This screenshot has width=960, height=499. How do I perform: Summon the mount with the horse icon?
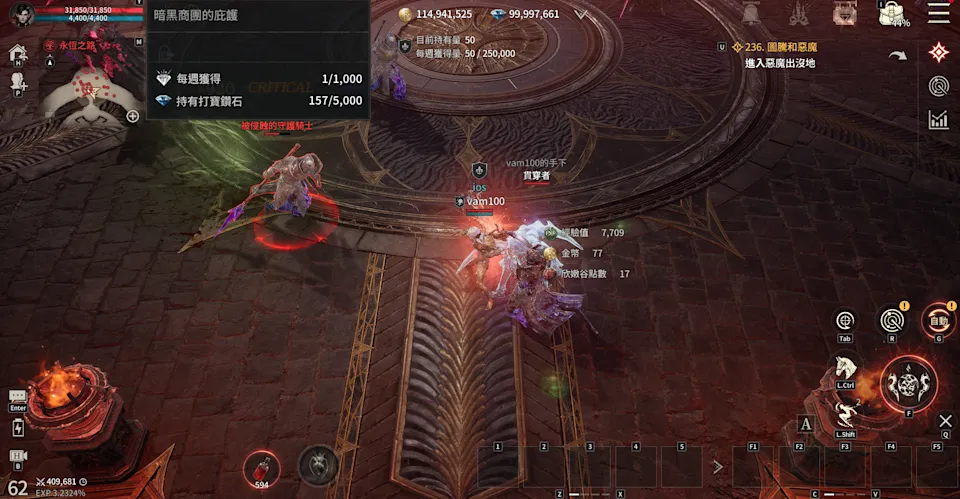[846, 370]
